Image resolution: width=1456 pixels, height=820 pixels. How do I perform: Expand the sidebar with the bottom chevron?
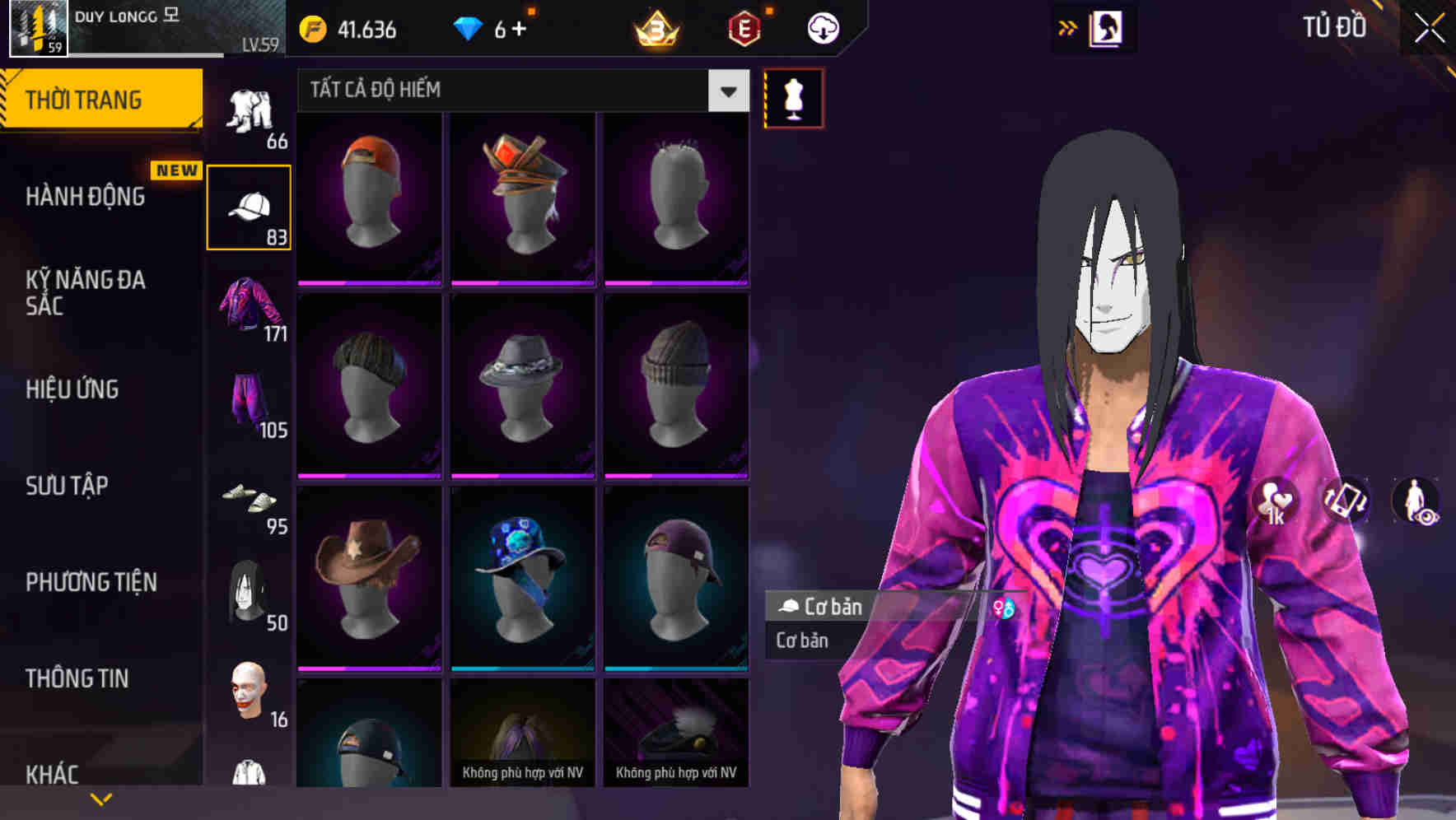tap(101, 797)
